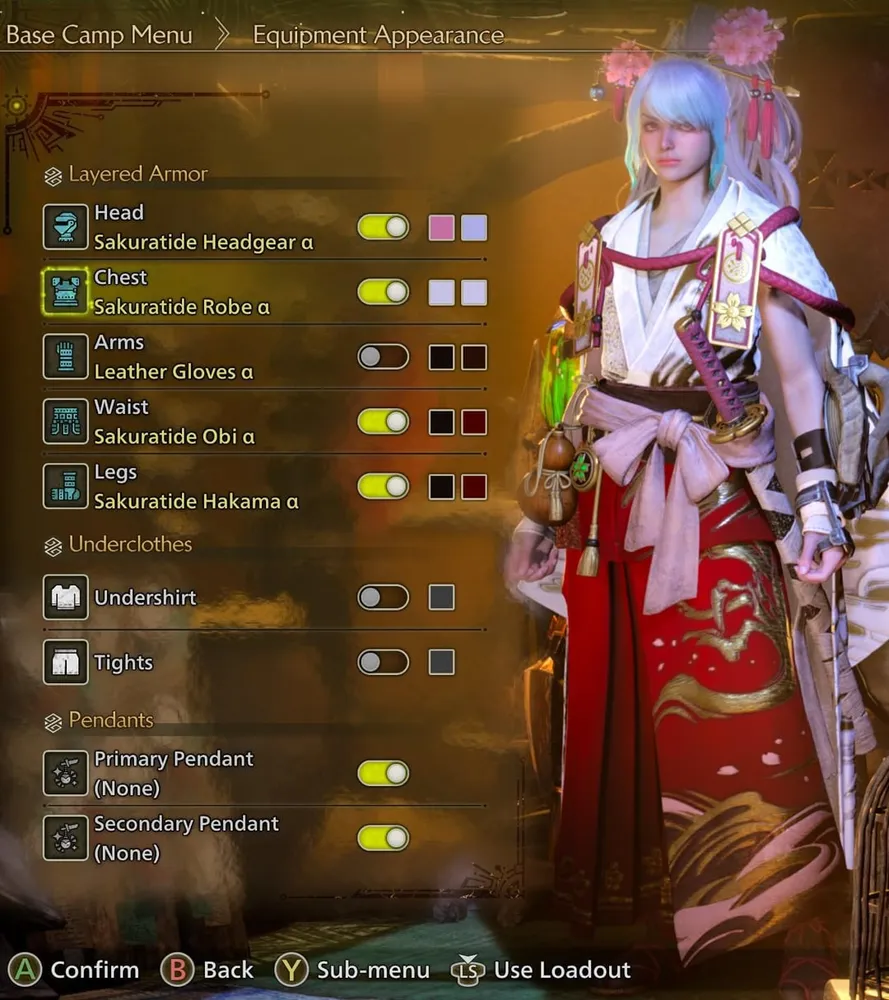Screen dimensions: 889x1000
Task: Enable the Arms armor display toggle
Action: 383,357
